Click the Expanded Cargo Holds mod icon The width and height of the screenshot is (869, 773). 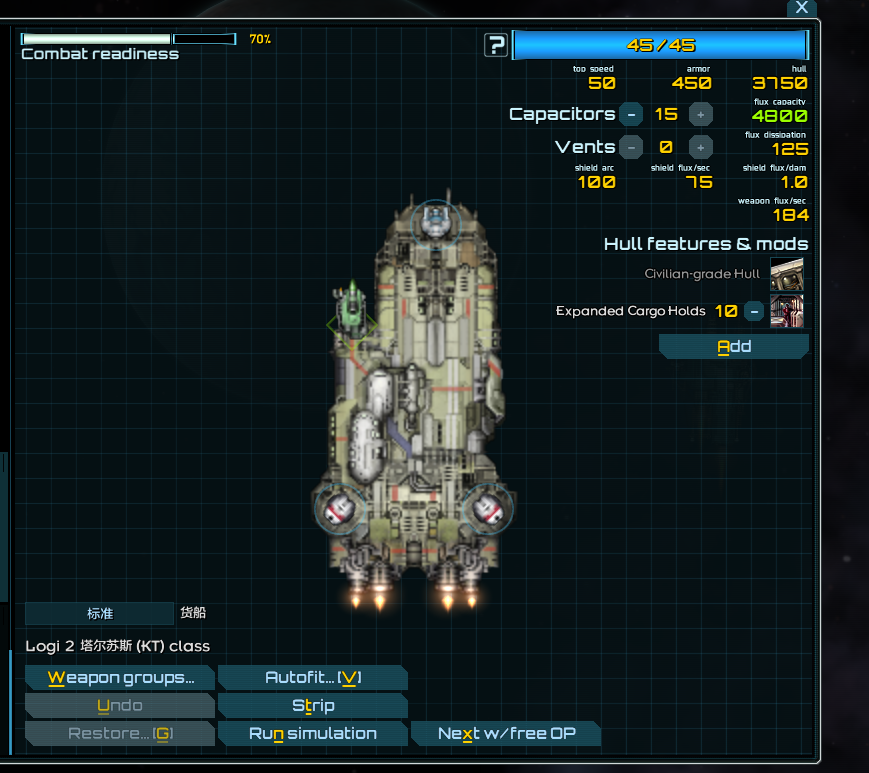click(787, 311)
